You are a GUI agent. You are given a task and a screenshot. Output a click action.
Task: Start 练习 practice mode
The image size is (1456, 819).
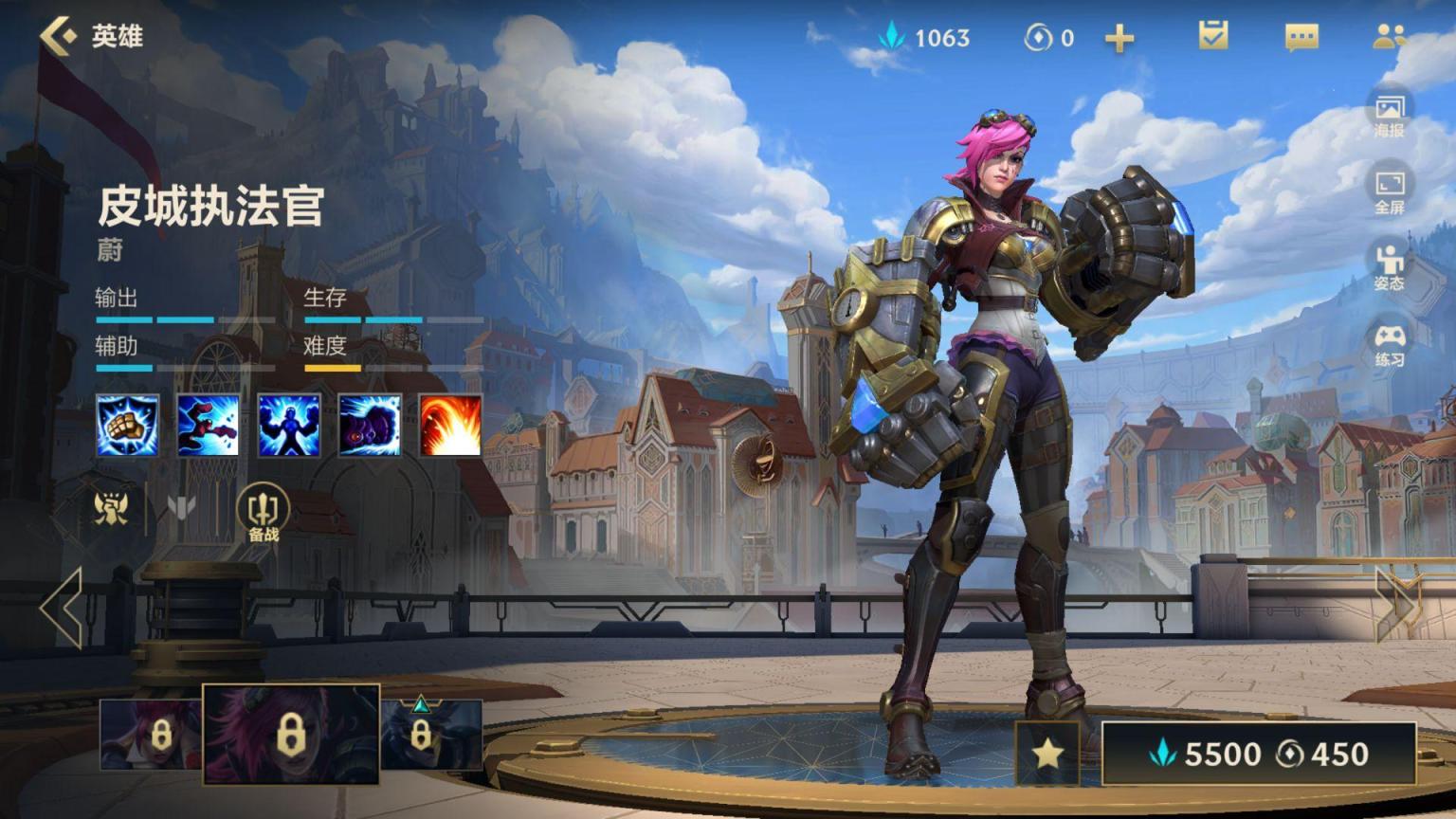[1390, 343]
